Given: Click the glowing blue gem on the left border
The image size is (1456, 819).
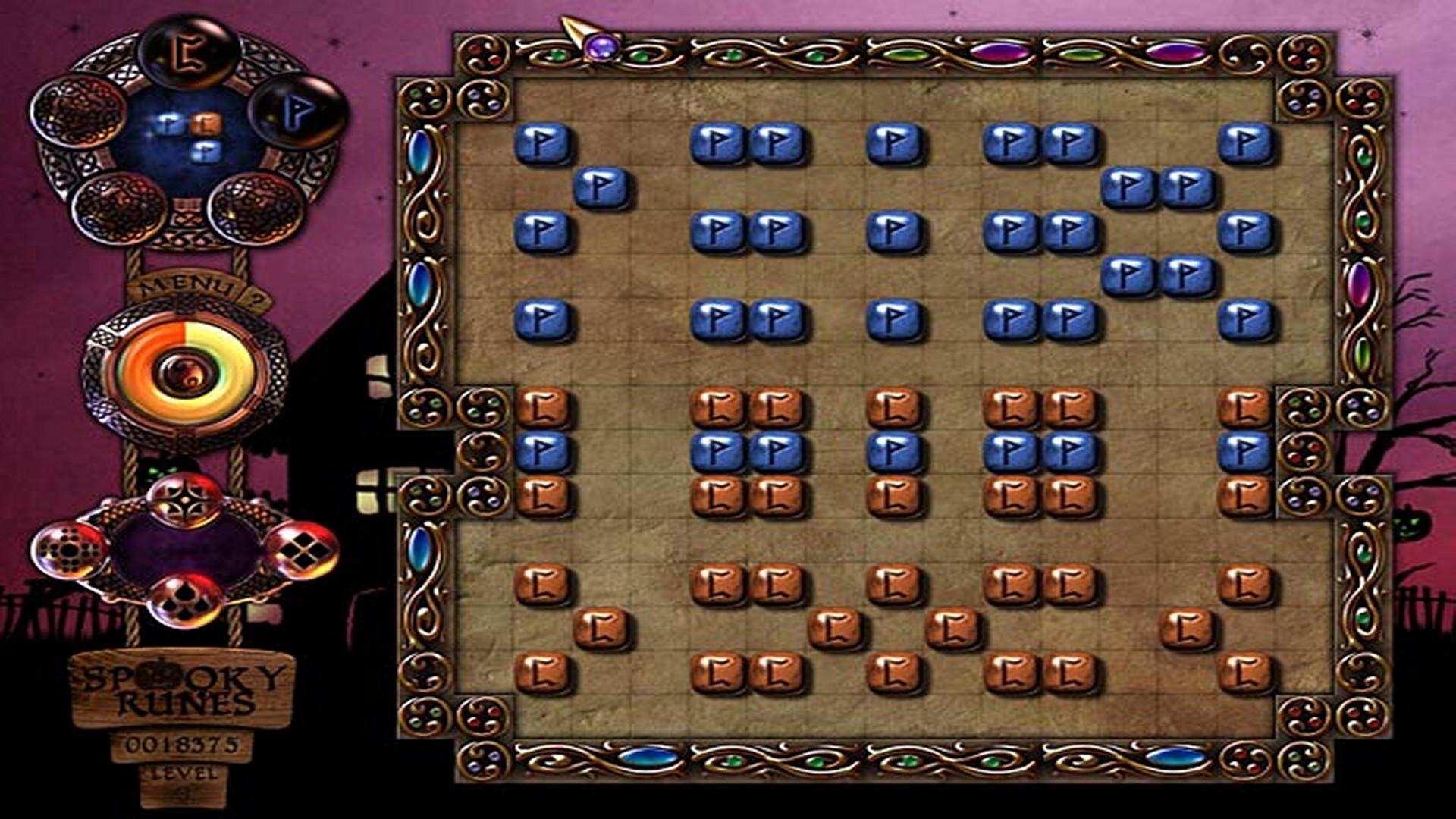Looking at the screenshot, I should coord(422,152).
